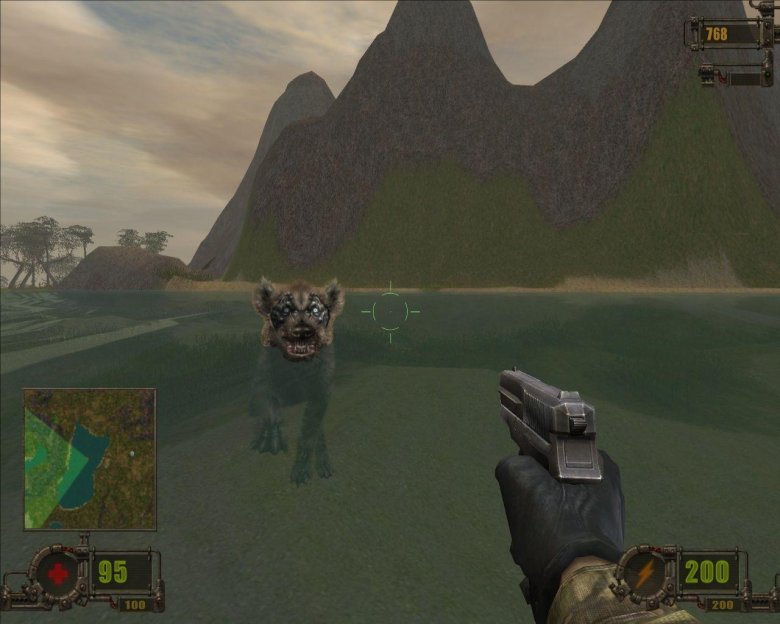Click the terrain minimap
The height and width of the screenshot is (624, 780).
89,459
